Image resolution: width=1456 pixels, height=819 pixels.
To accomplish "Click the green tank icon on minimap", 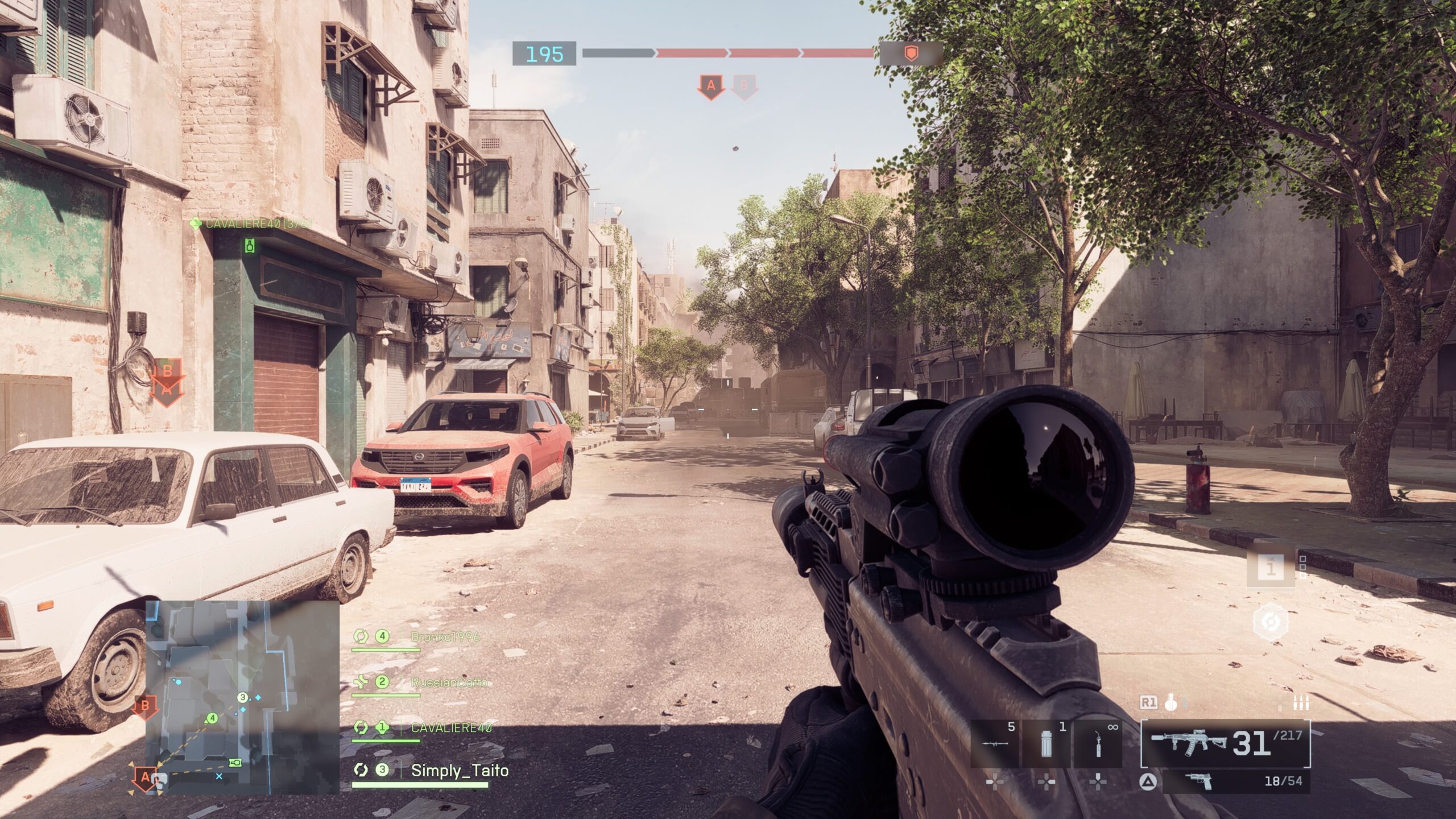I will tap(235, 762).
